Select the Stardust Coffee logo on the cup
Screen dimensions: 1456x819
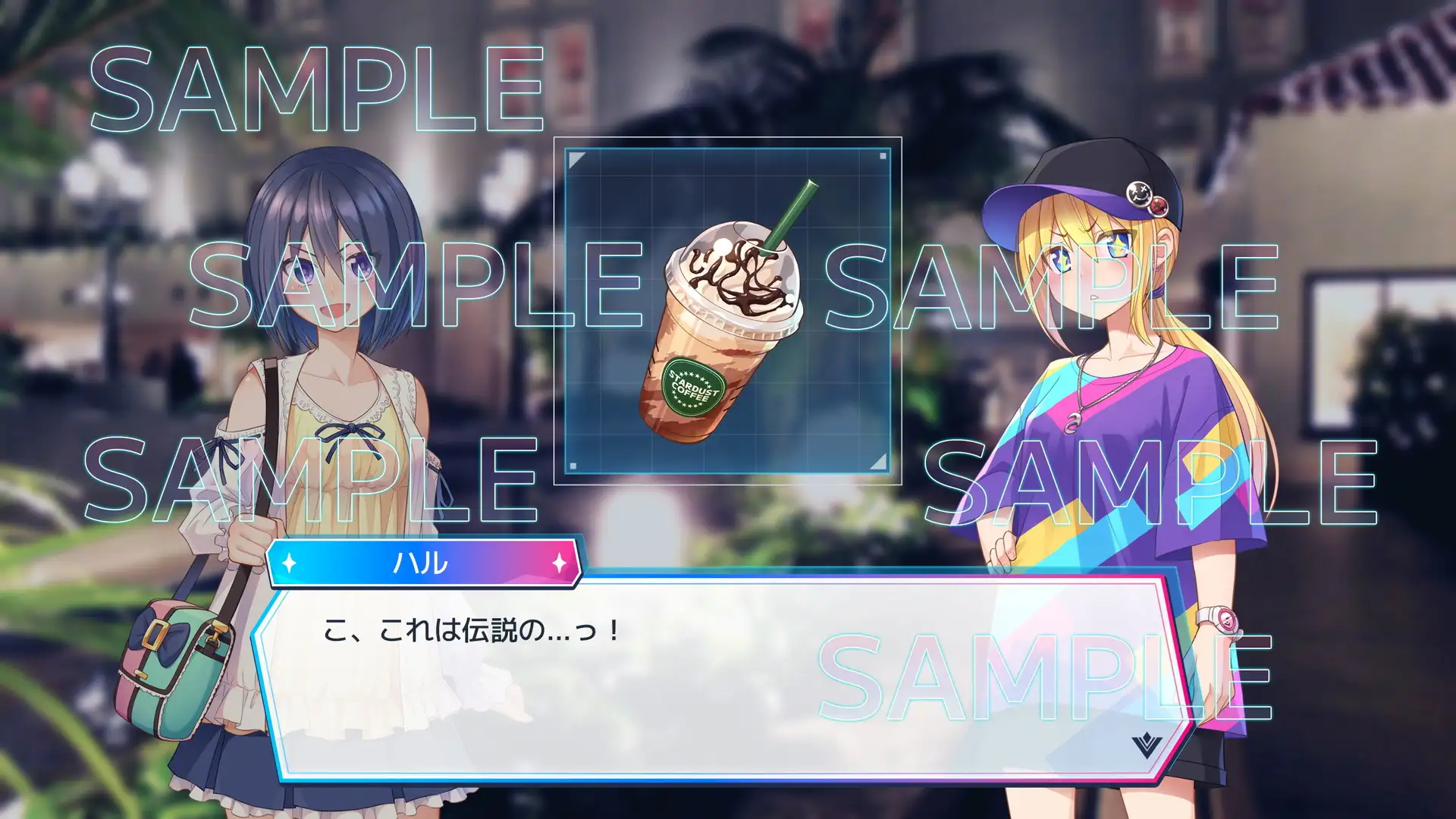[x=693, y=388]
